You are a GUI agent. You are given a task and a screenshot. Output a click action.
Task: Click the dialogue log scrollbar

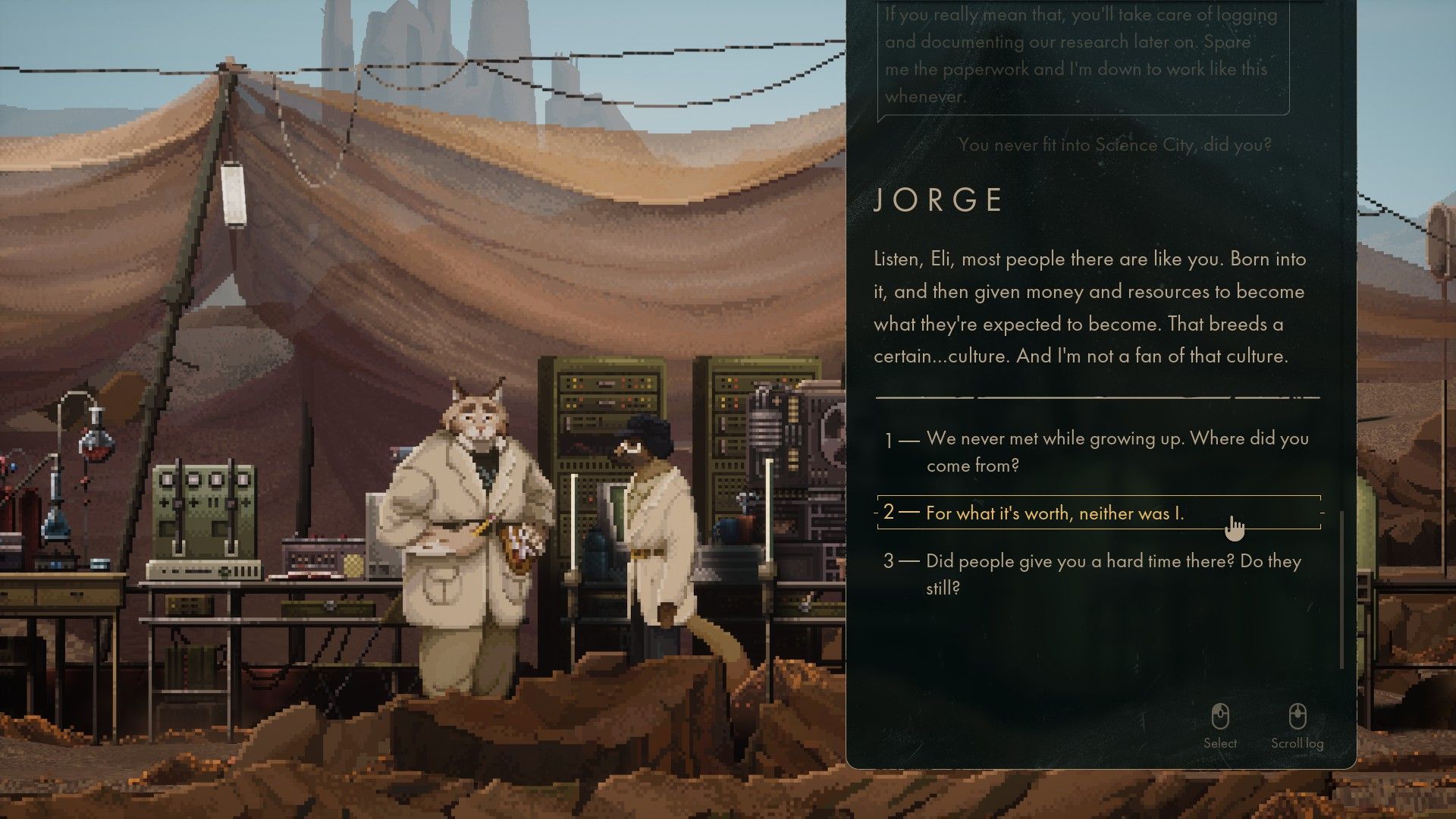click(x=1342, y=589)
